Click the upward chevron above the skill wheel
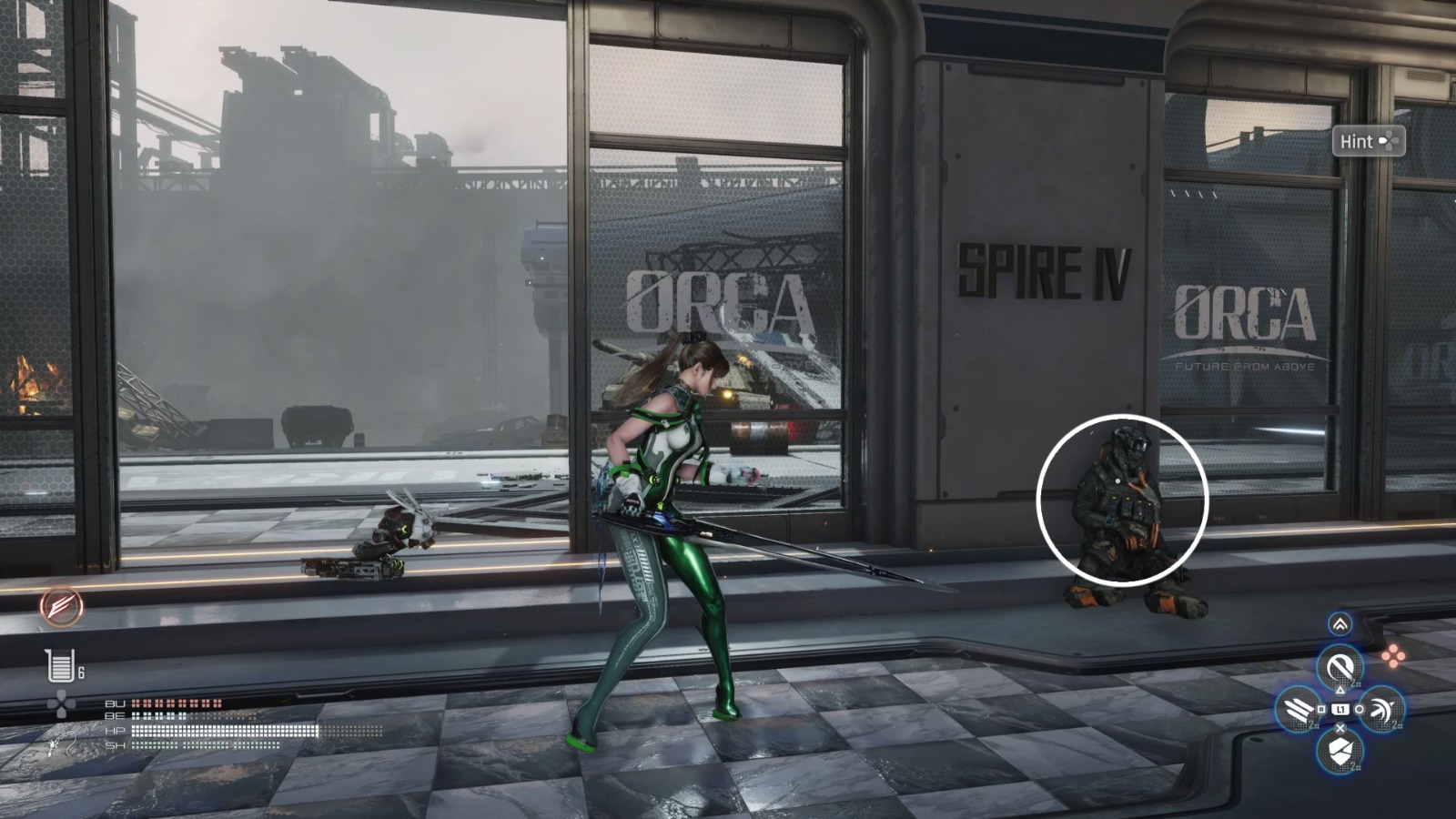The image size is (1456, 819). click(1339, 623)
